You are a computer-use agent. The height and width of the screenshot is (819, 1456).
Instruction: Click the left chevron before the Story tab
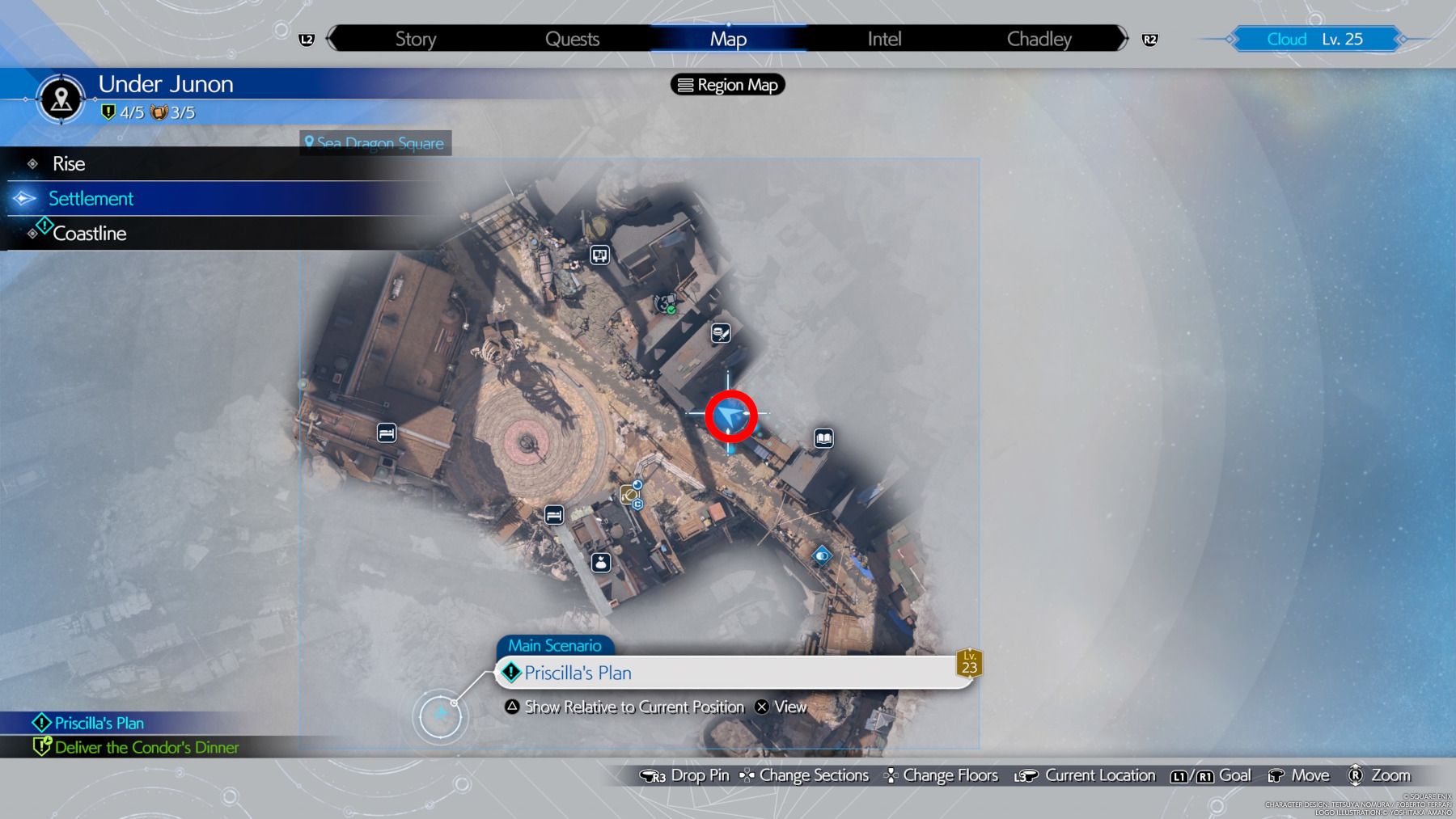pos(328,38)
